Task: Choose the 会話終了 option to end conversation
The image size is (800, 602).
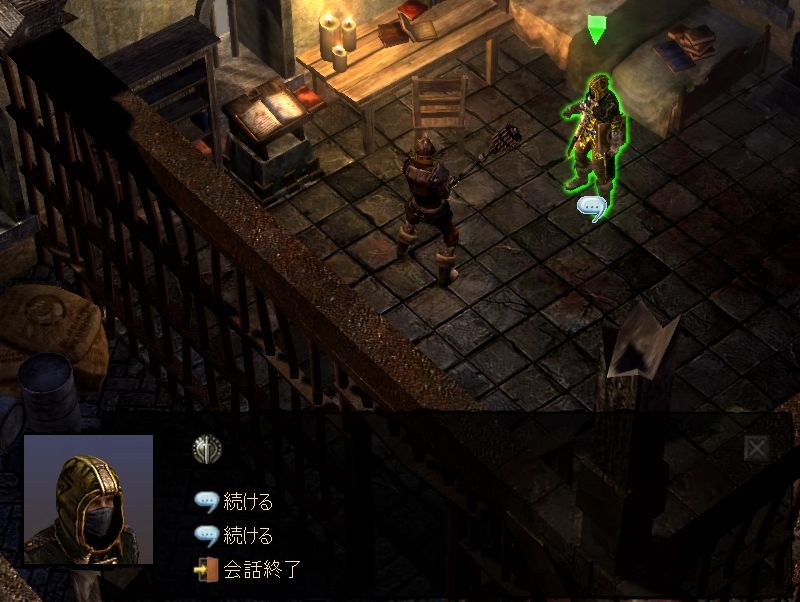Action: point(260,571)
